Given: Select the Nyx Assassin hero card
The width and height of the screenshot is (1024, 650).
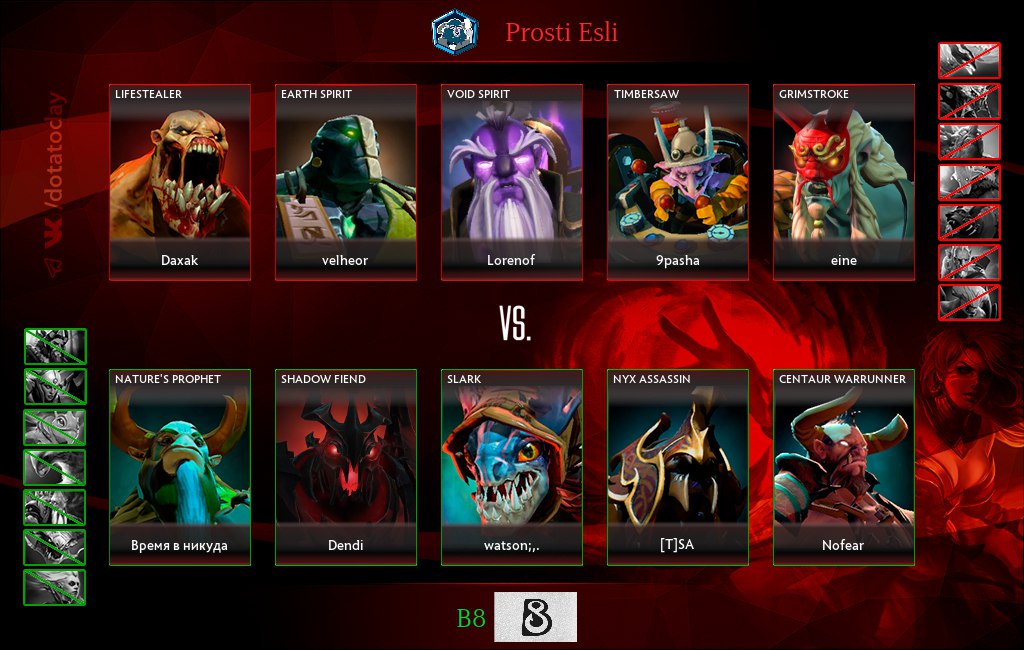Looking at the screenshot, I should pos(678,467).
